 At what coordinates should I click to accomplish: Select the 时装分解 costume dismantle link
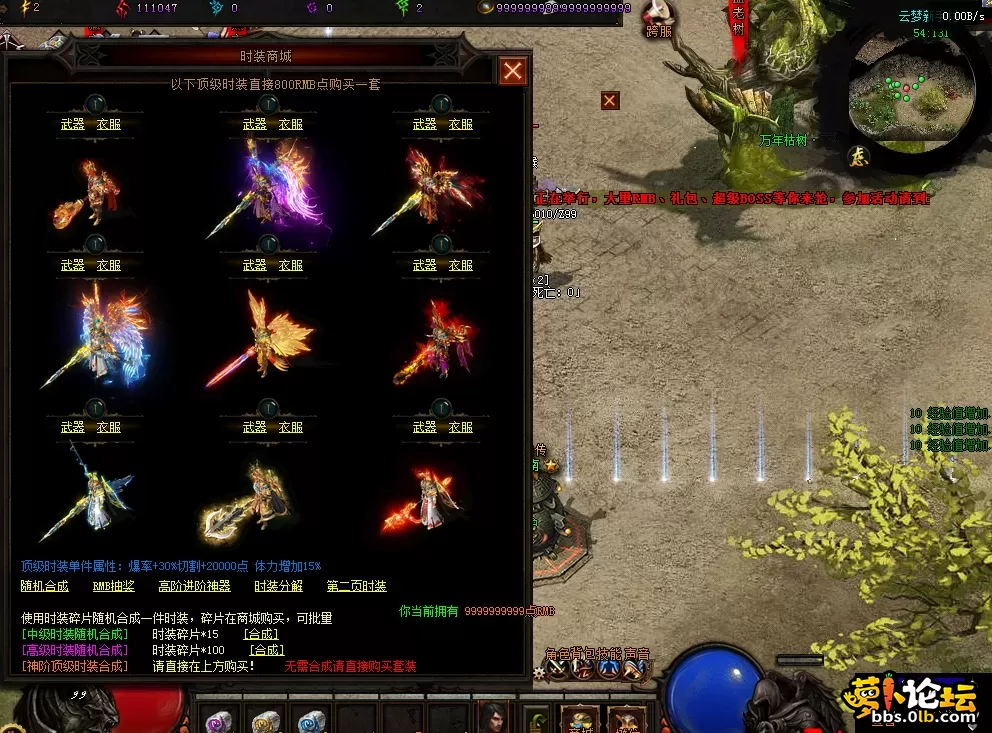pyautogui.click(x=278, y=586)
